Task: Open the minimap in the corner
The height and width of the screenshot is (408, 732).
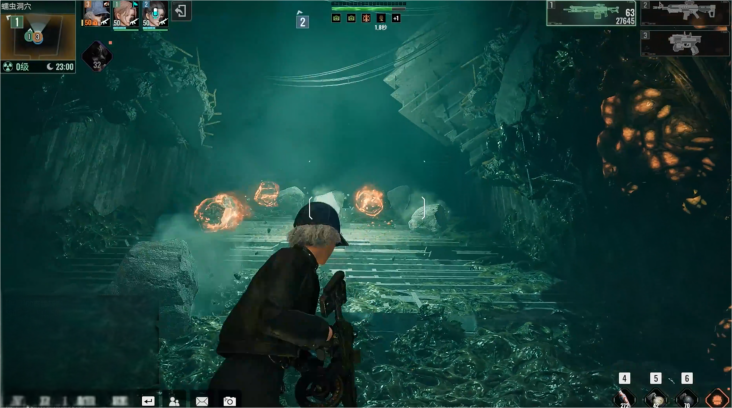Action: coord(37,36)
